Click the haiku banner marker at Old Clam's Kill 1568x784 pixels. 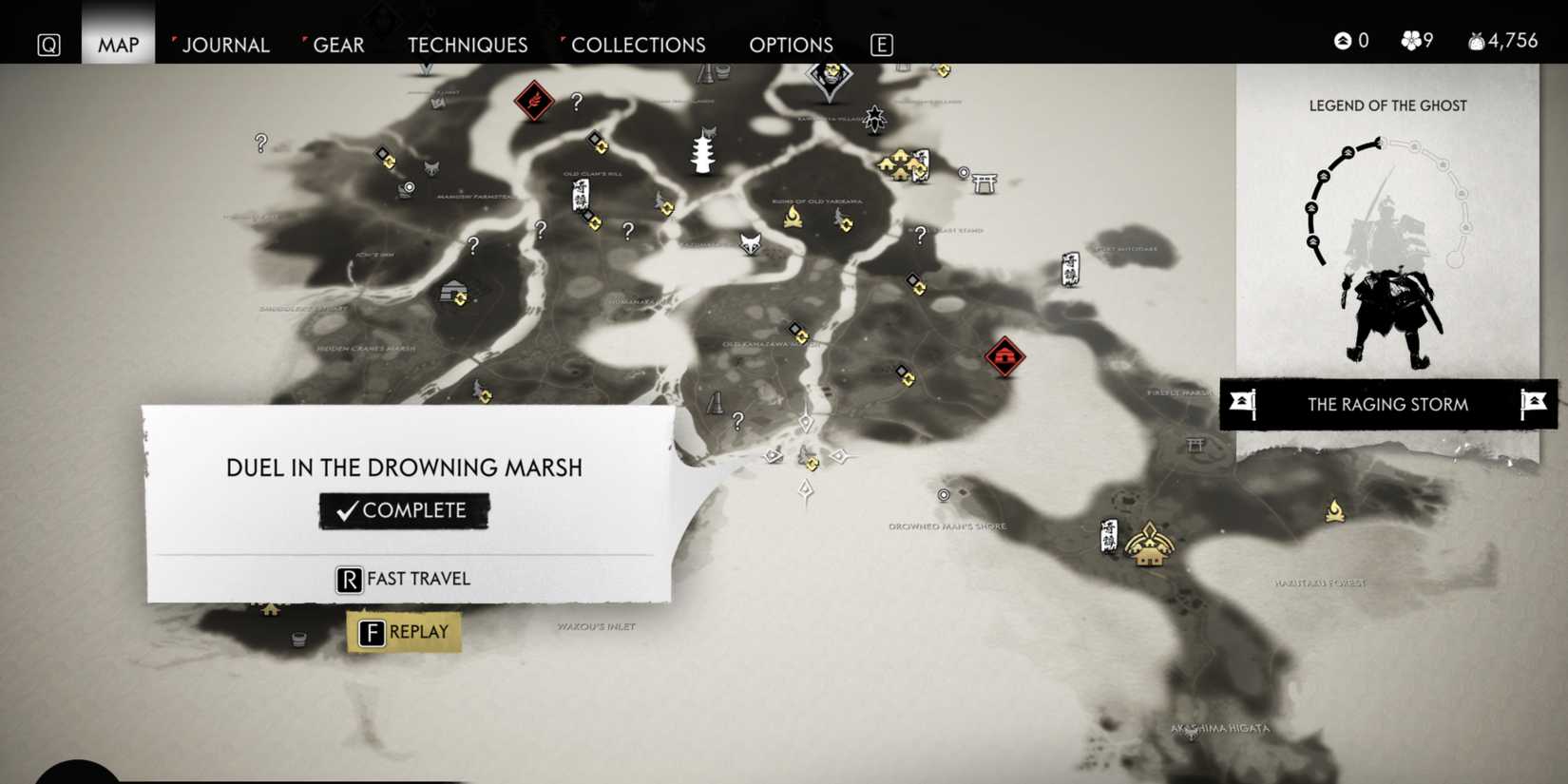tap(580, 197)
